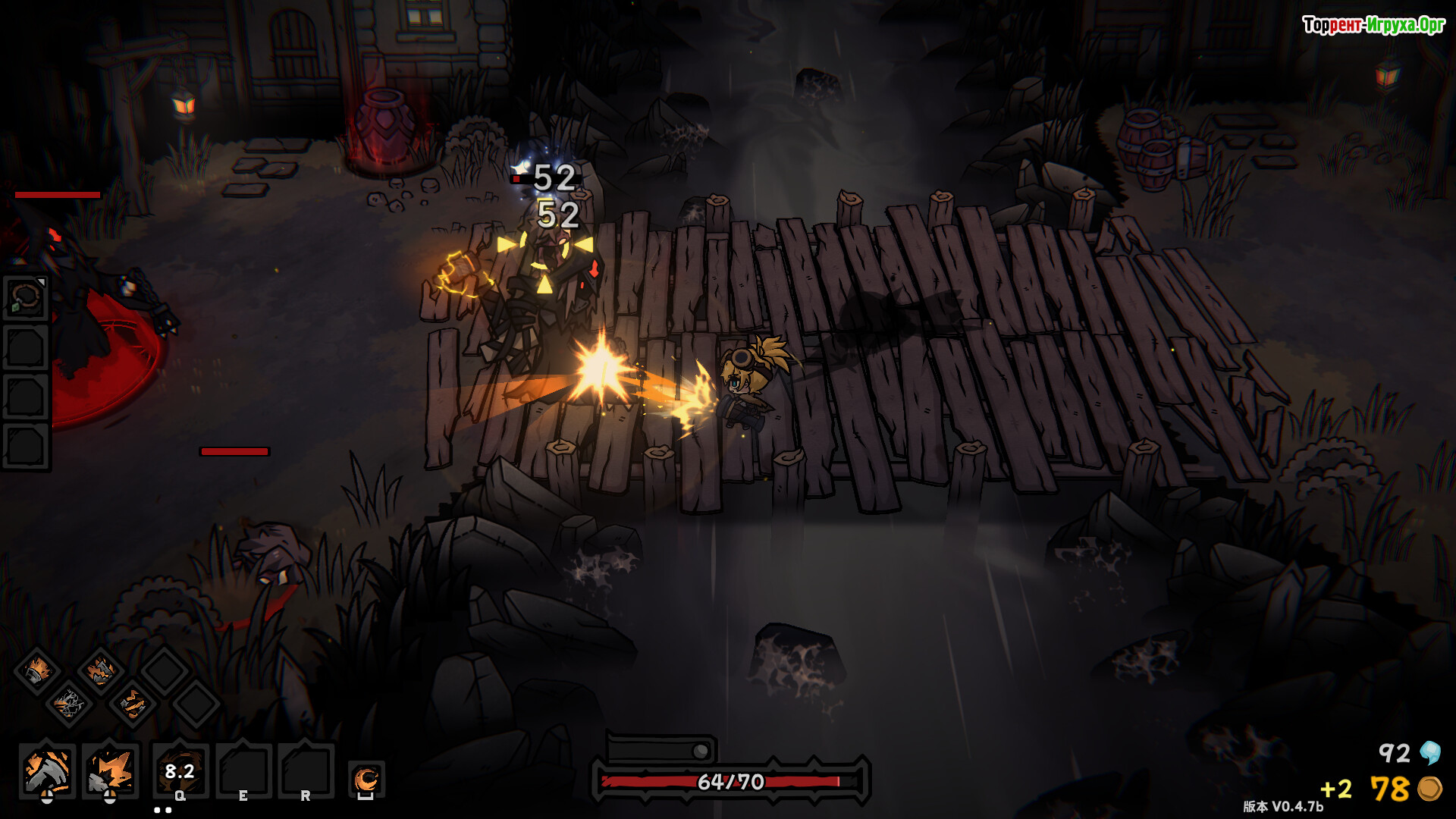Select the empty E skill slot
The width and height of the screenshot is (1456, 819).
coord(243,771)
